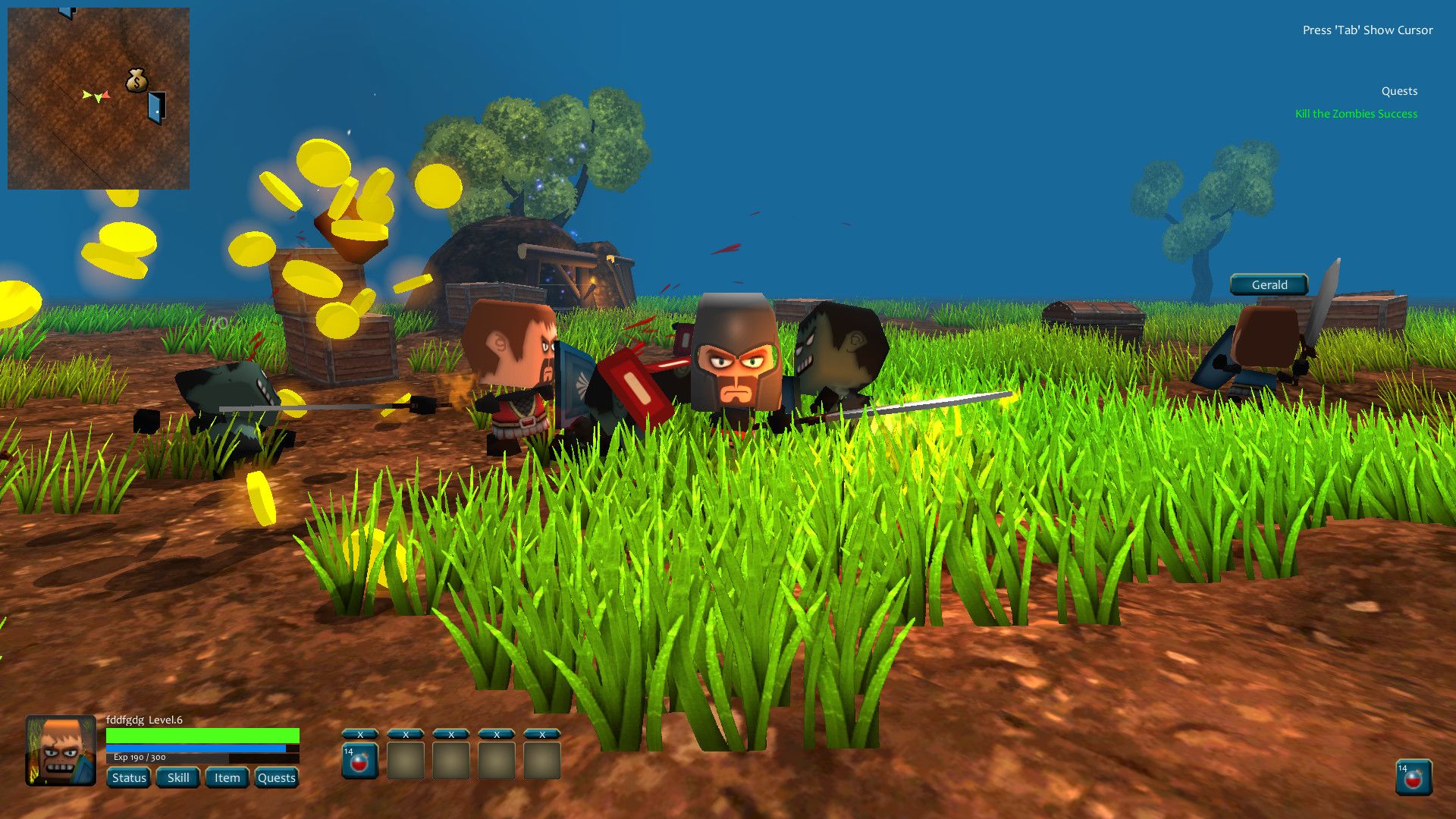Screen dimensions: 1456x819
Task: Open the Status panel
Action: tap(128, 777)
